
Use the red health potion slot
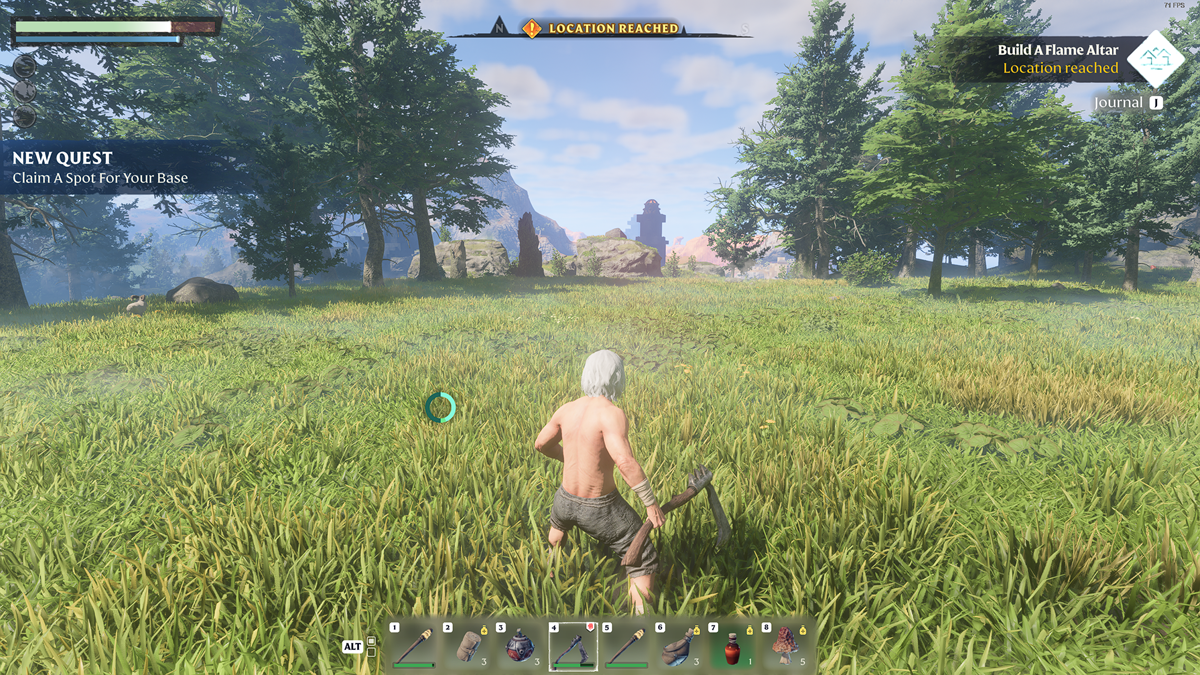click(733, 646)
